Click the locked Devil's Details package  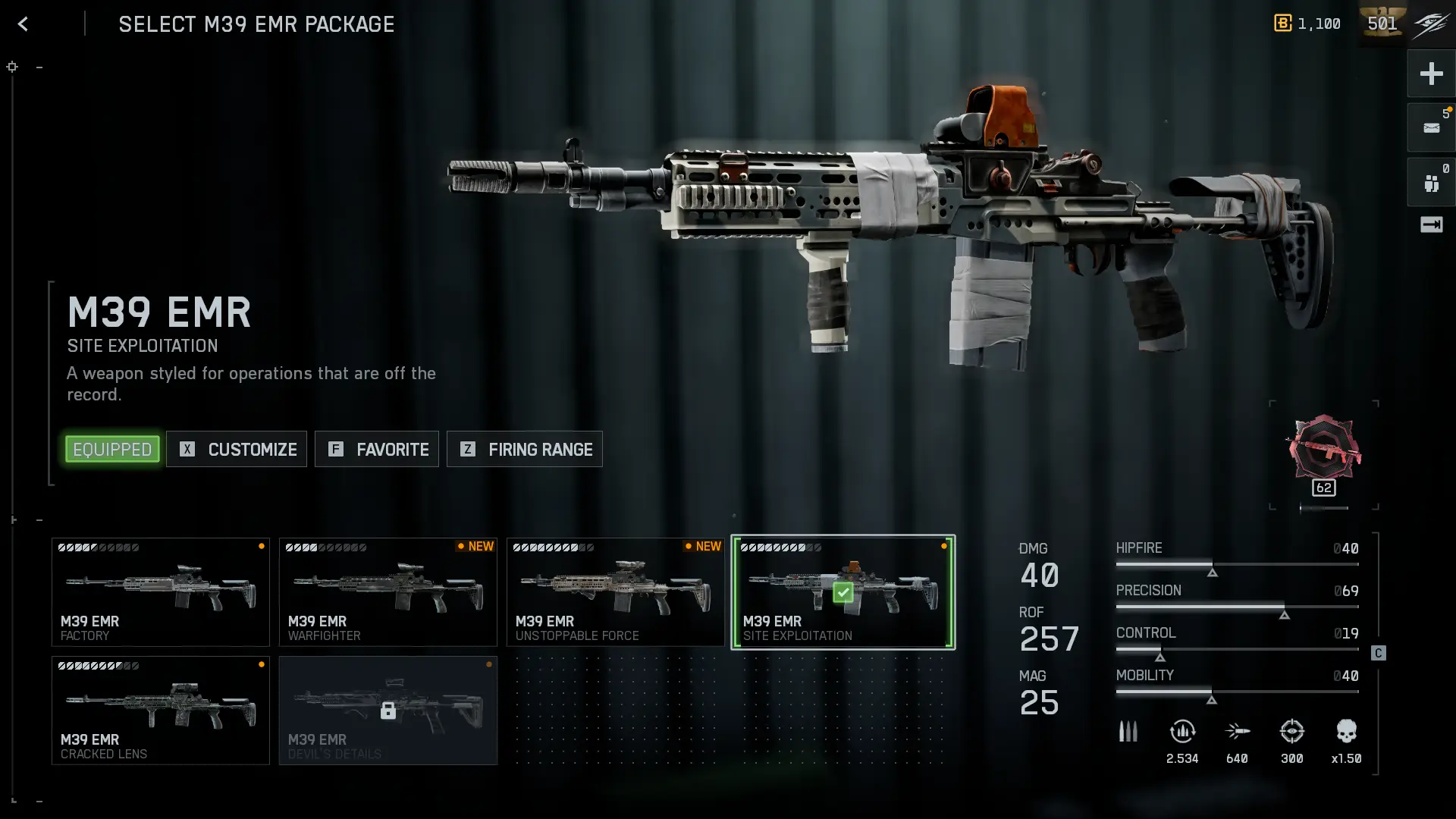pyautogui.click(x=388, y=711)
